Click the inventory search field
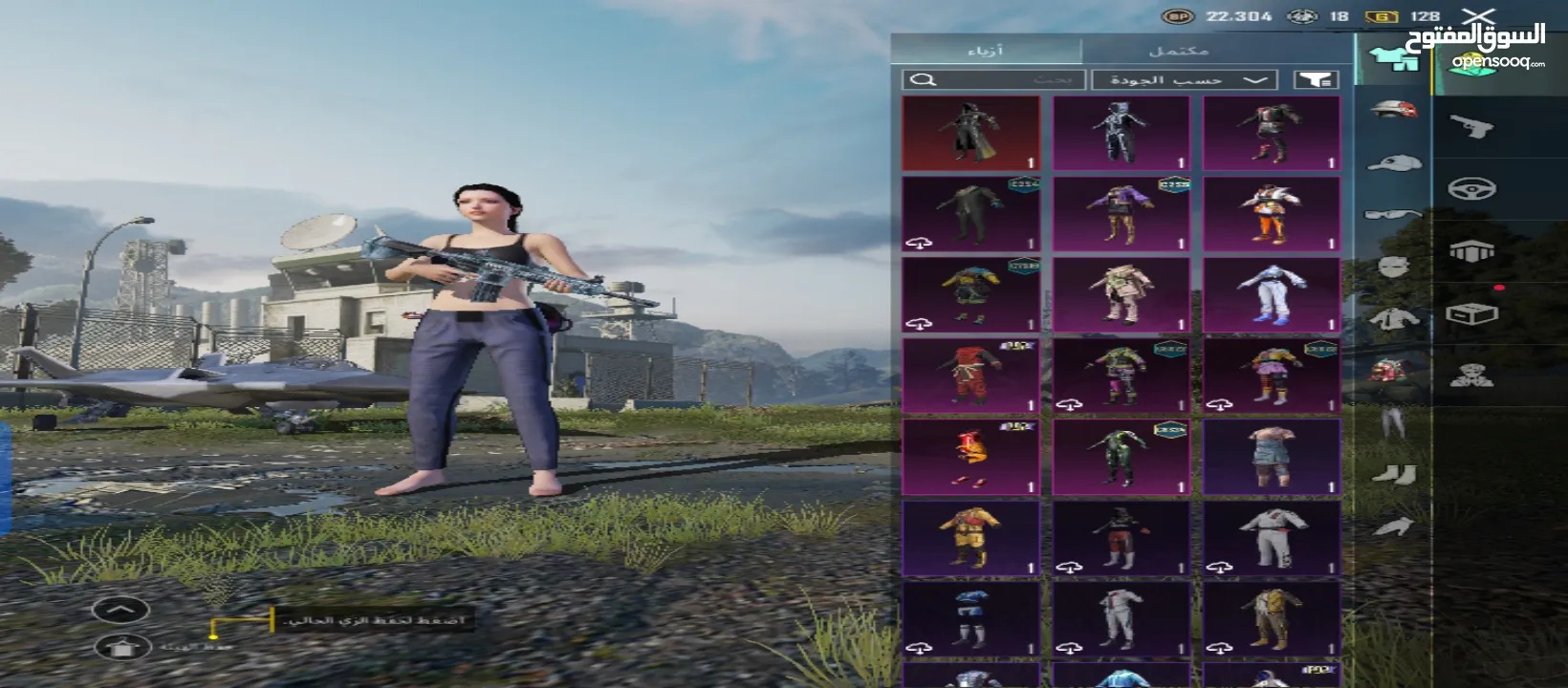This screenshot has height=688, width=1568. (x=993, y=80)
